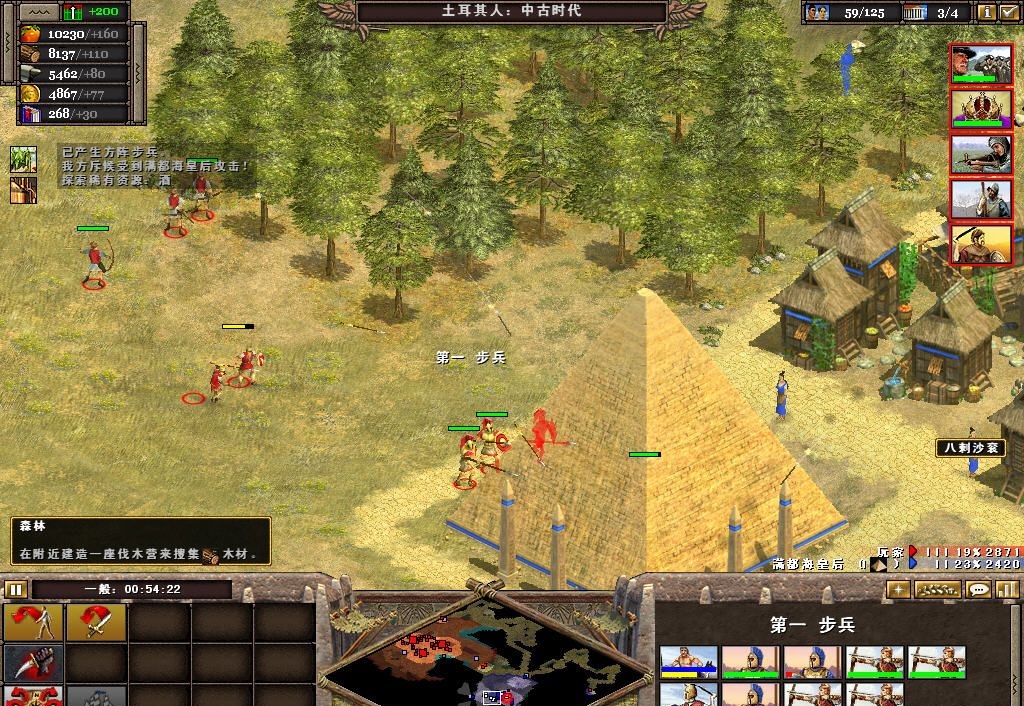Viewport: 1024px width, 706px height.
Task: Pause the game with the pause button
Action: [15, 589]
